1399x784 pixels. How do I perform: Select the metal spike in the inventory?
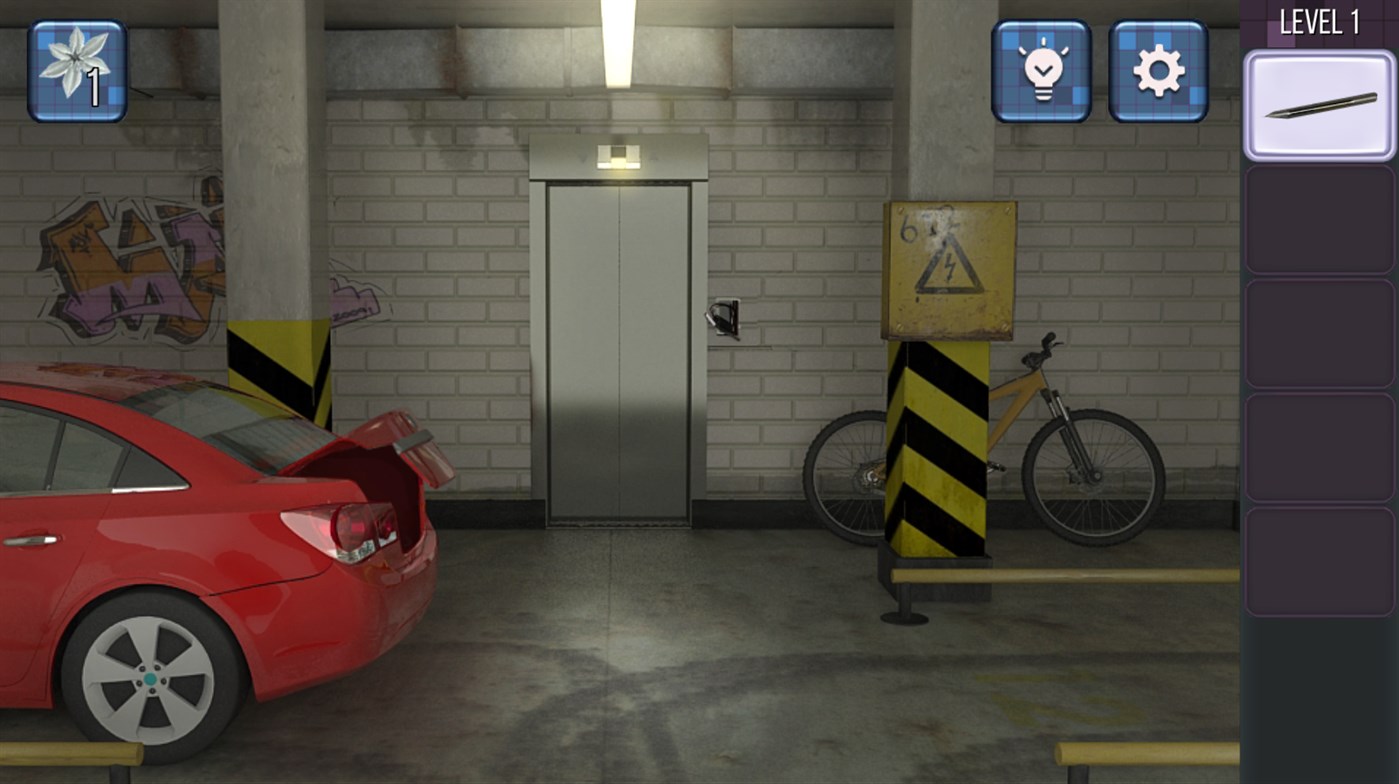point(1318,105)
